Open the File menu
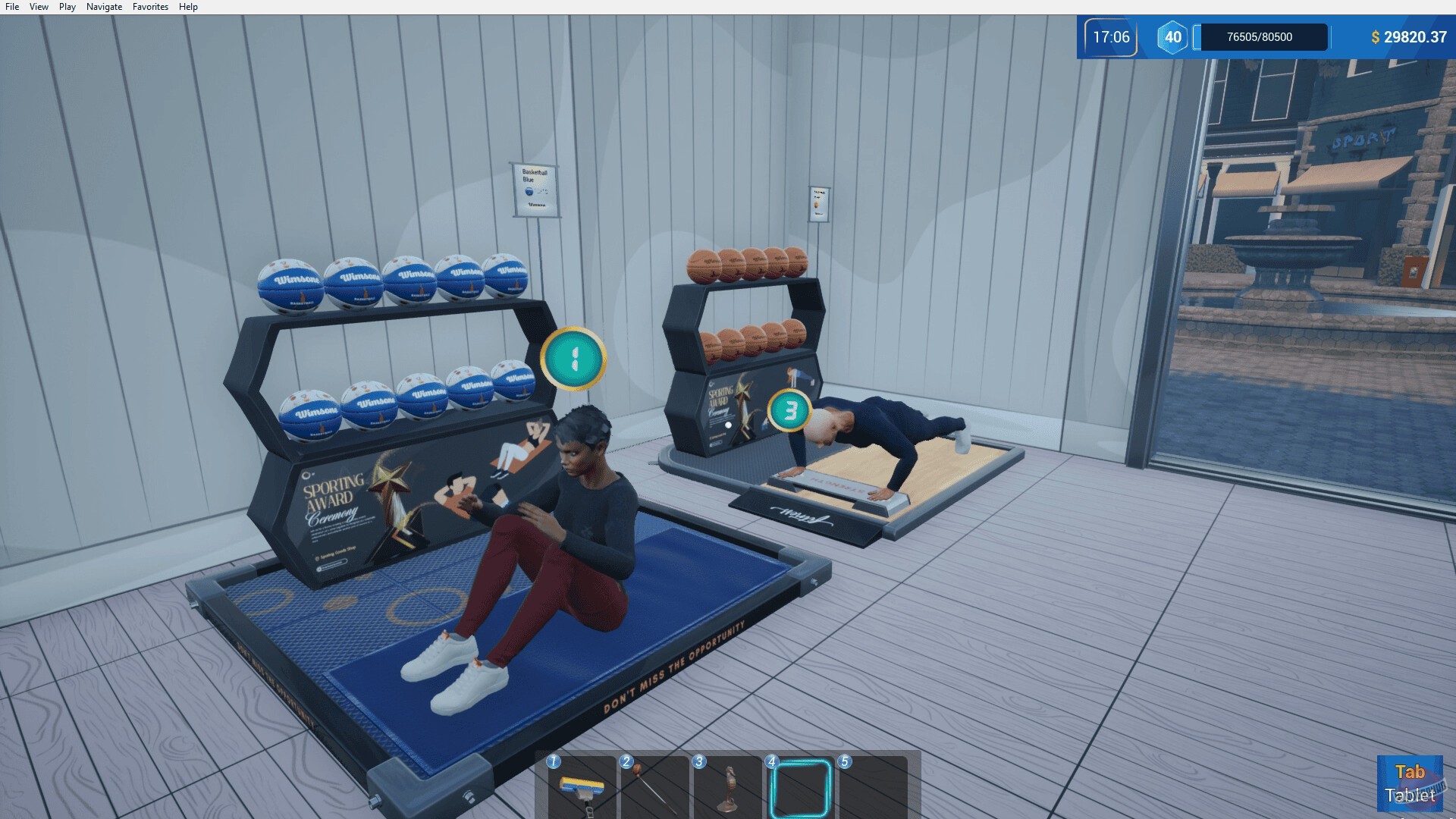The height and width of the screenshot is (819, 1456). [11, 6]
